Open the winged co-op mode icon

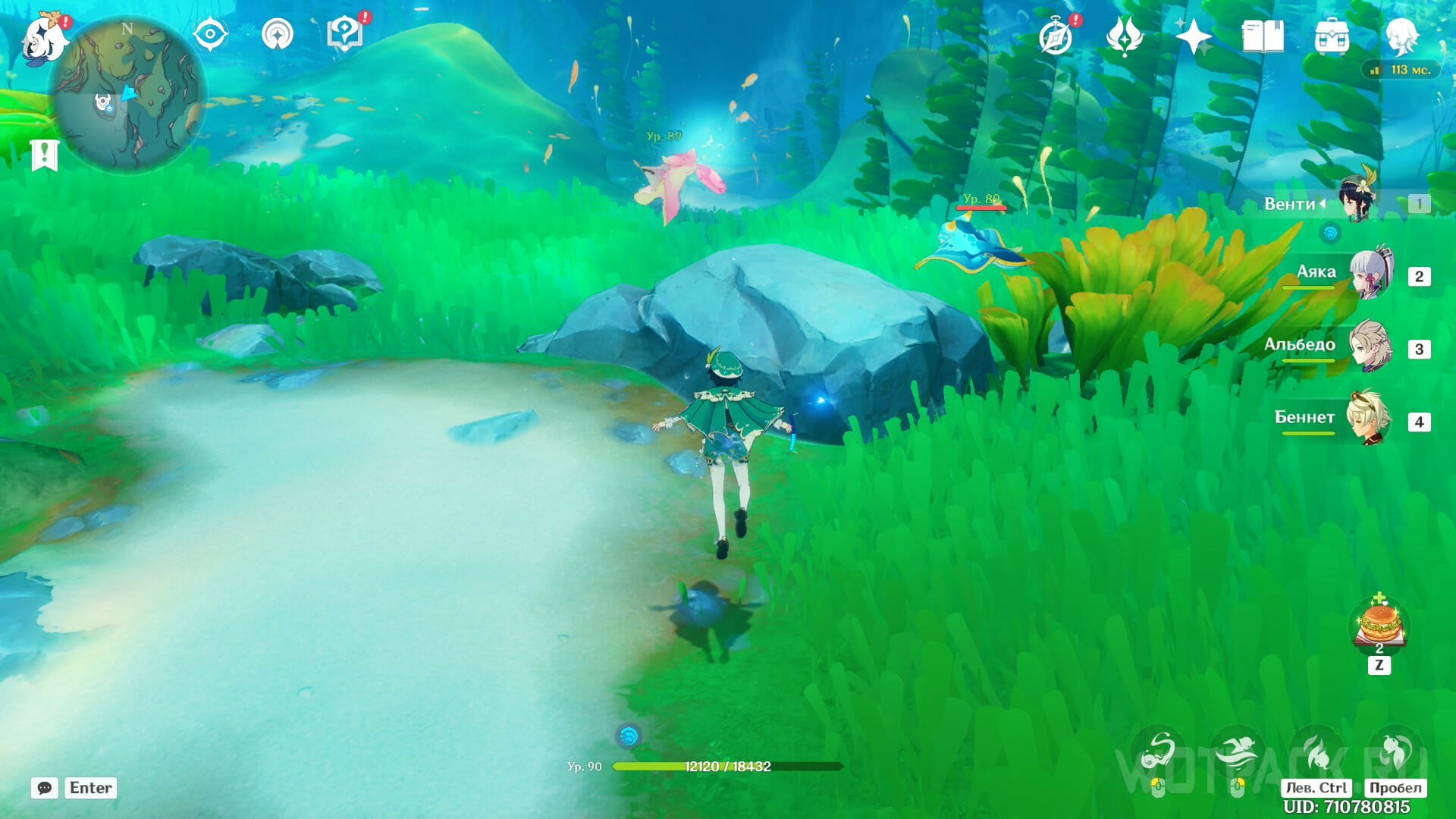277,35
